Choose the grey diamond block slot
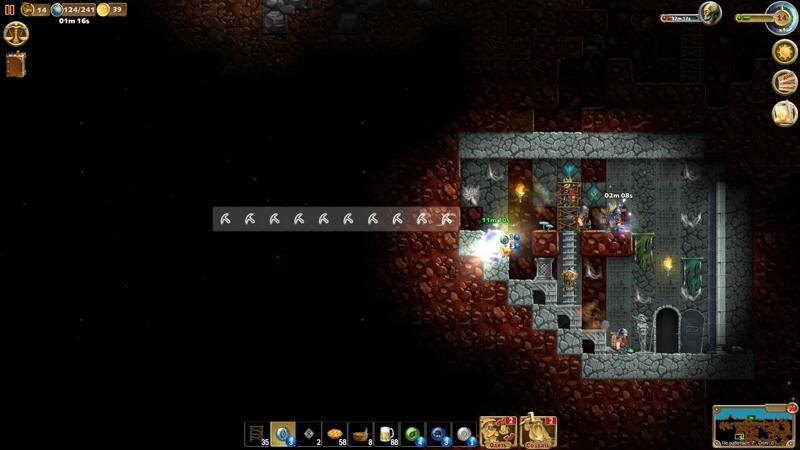 pos(309,434)
